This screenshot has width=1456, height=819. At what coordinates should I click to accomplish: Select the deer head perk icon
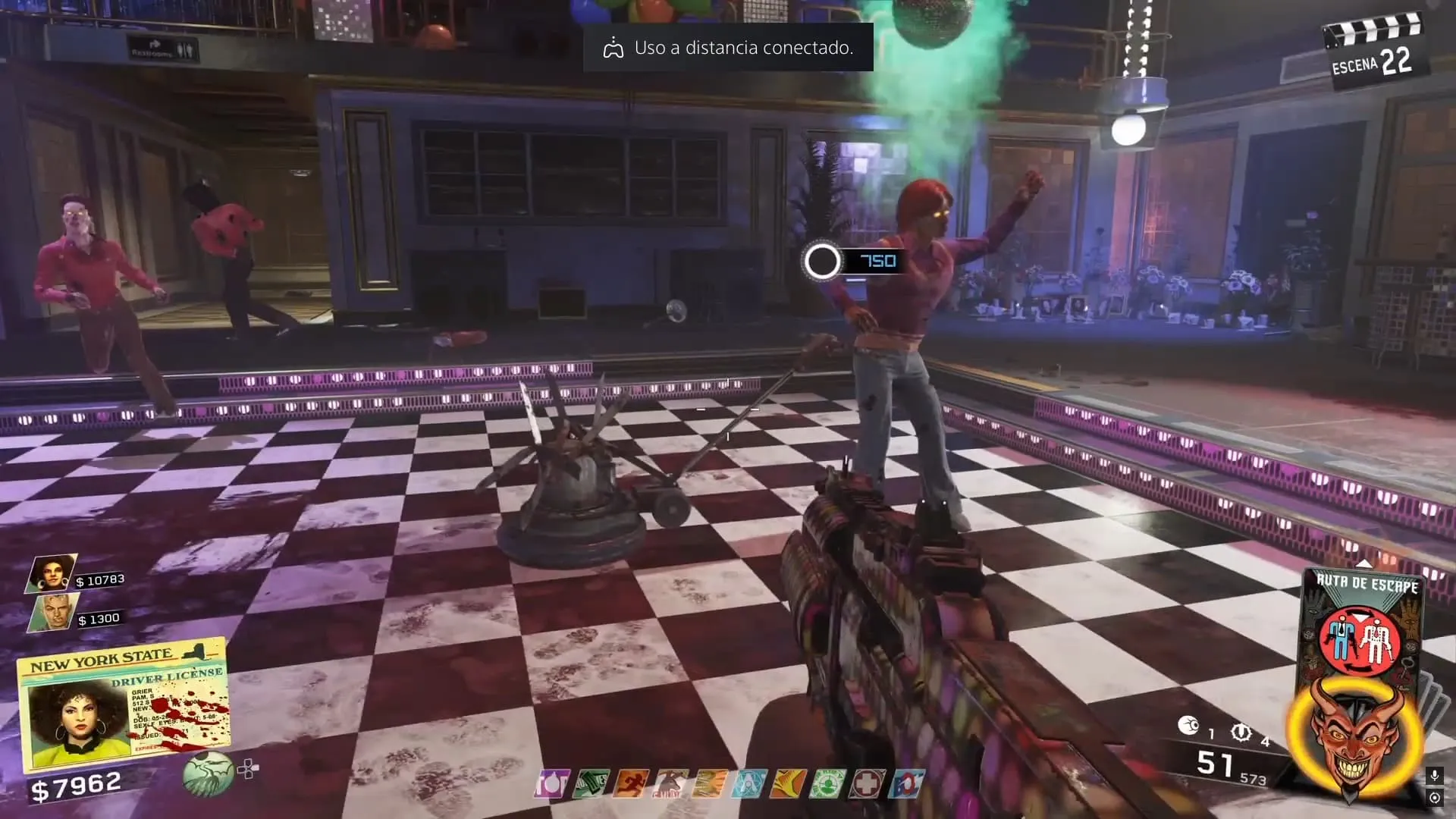point(670,784)
